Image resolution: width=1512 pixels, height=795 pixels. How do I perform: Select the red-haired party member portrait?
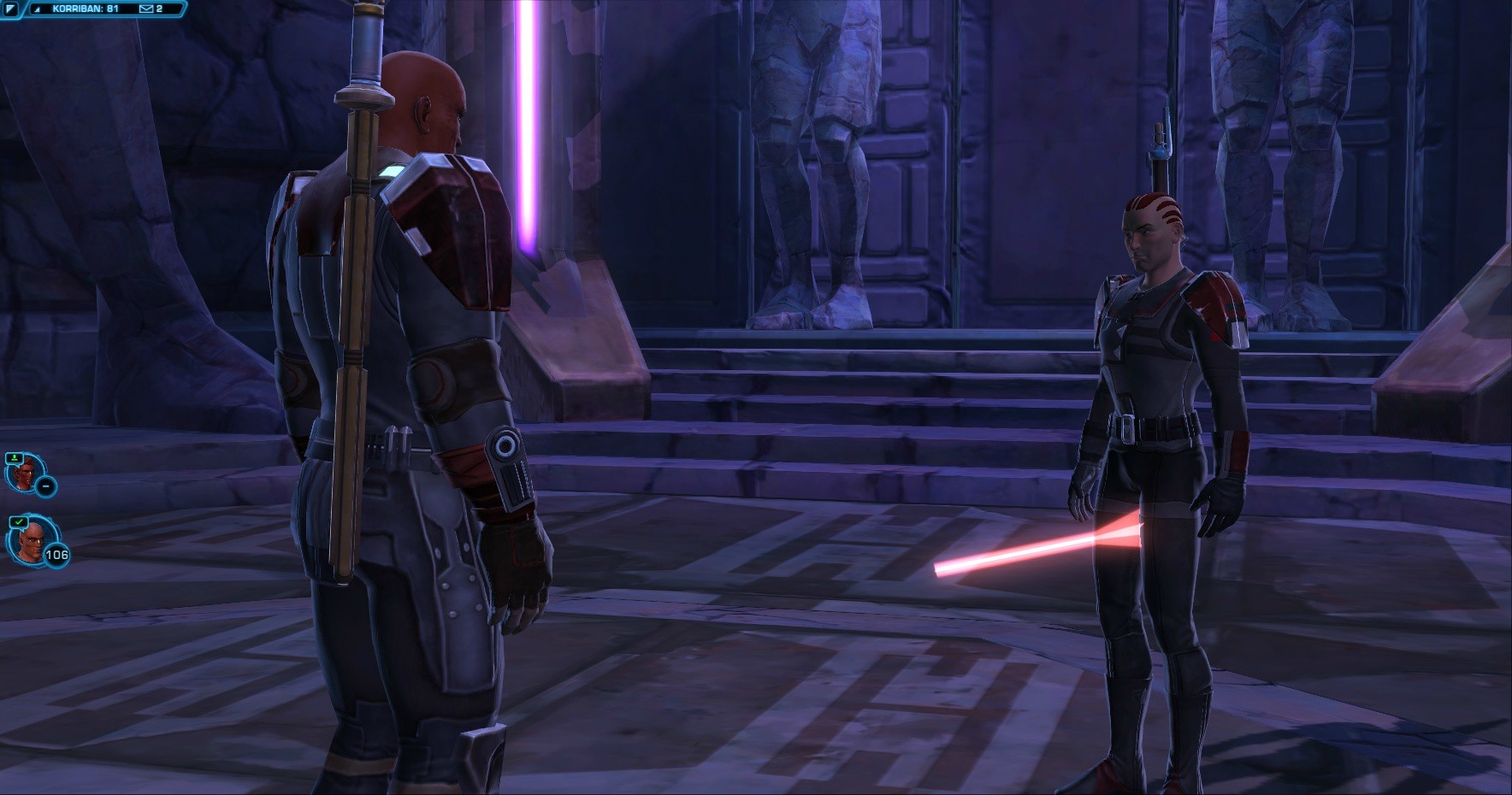pos(23,474)
